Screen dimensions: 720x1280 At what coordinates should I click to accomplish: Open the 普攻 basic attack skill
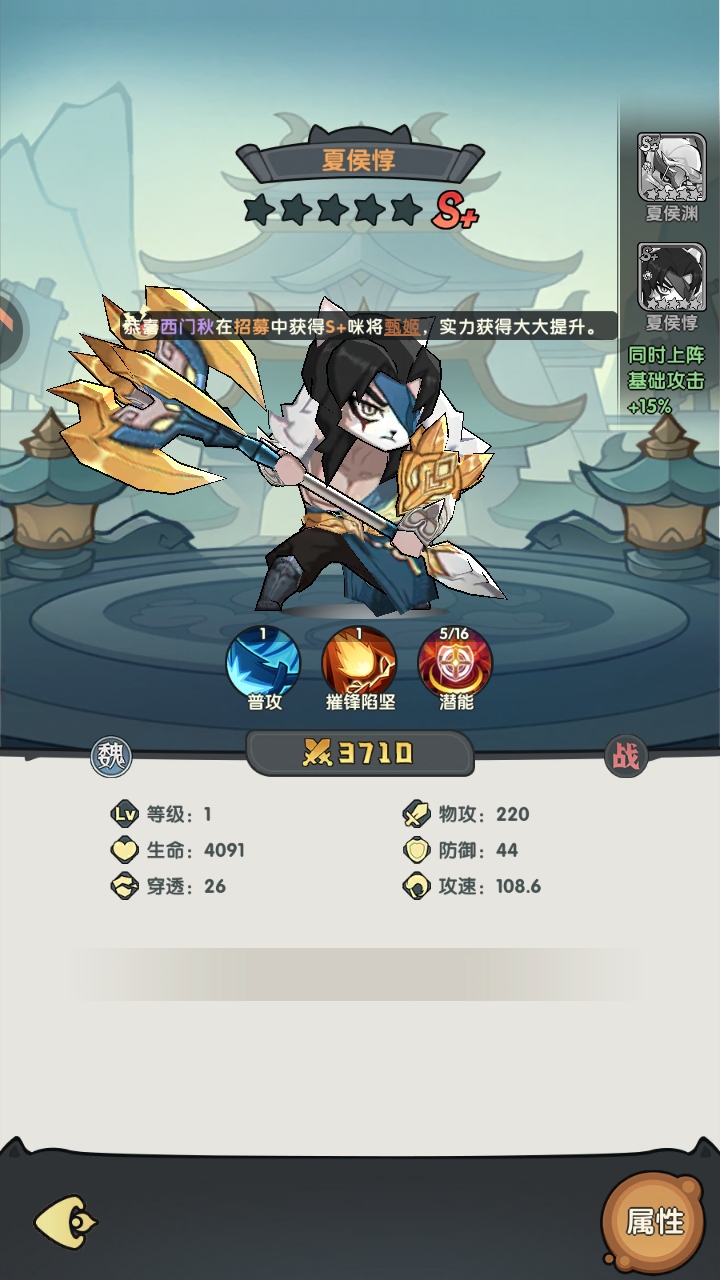tap(264, 662)
